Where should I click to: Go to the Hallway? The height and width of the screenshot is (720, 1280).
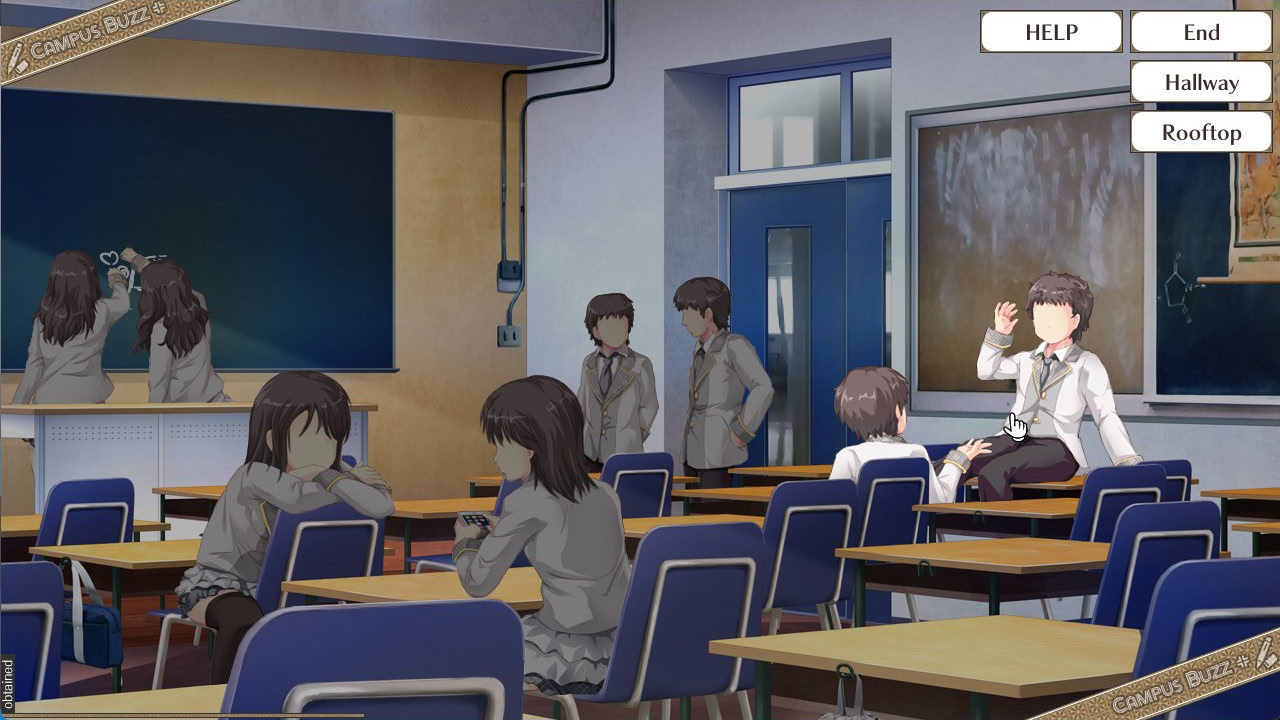tap(1200, 82)
